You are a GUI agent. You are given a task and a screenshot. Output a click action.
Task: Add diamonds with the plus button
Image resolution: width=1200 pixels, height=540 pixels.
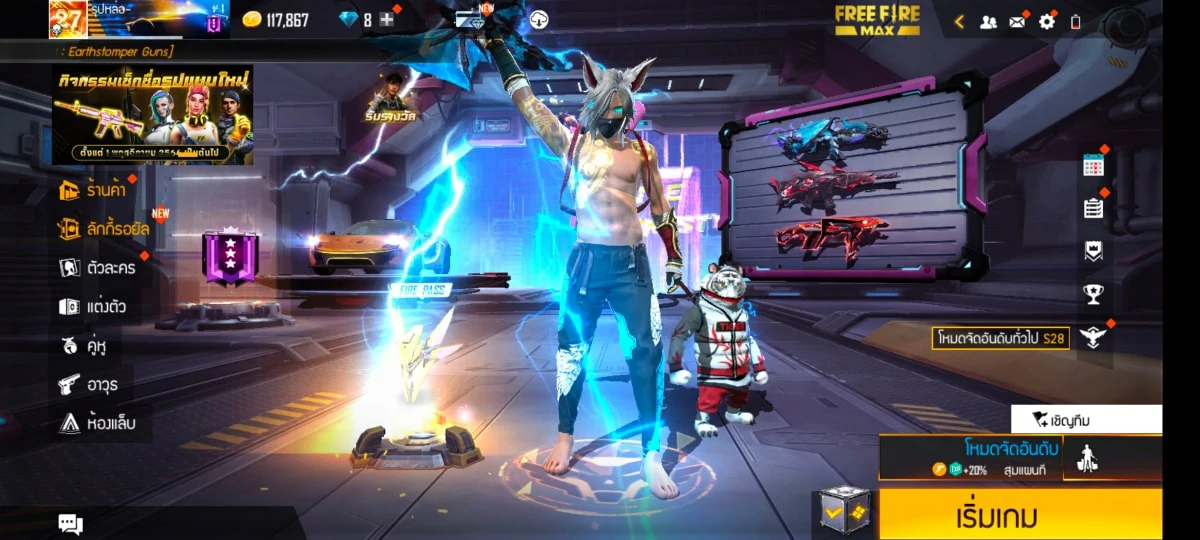[387, 20]
